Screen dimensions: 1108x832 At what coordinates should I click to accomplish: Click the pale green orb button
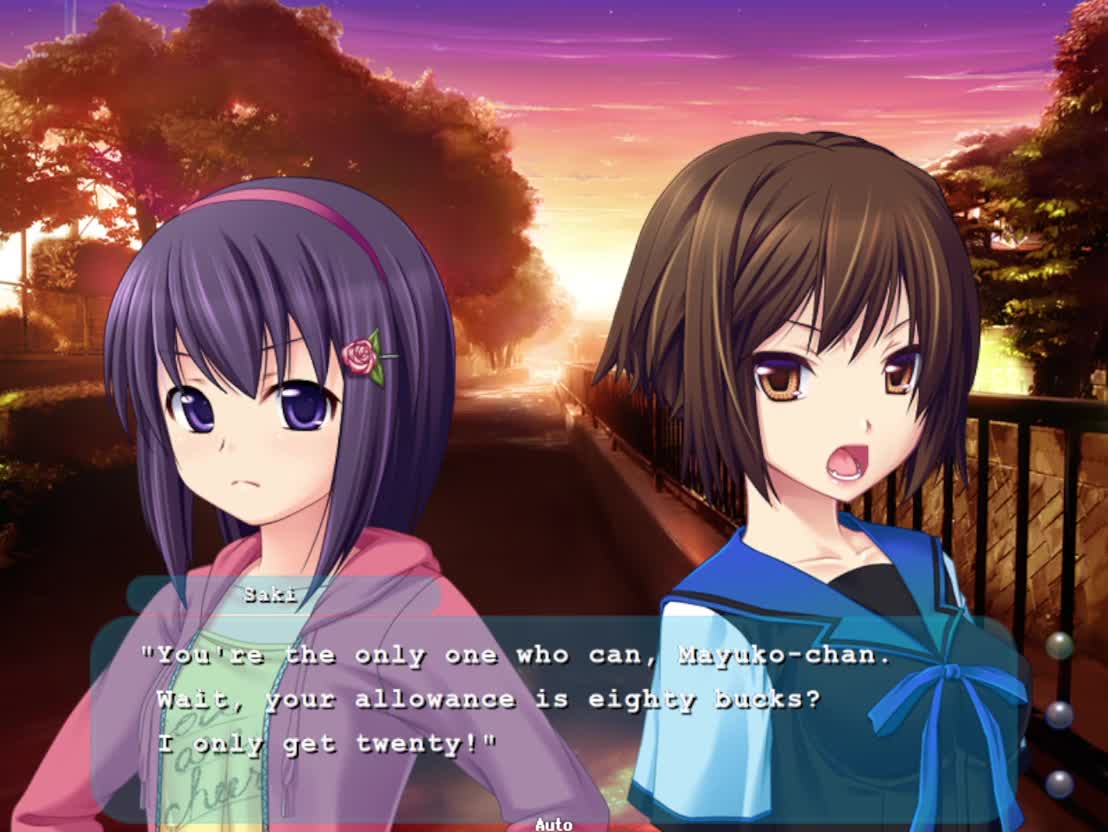pos(1059,645)
